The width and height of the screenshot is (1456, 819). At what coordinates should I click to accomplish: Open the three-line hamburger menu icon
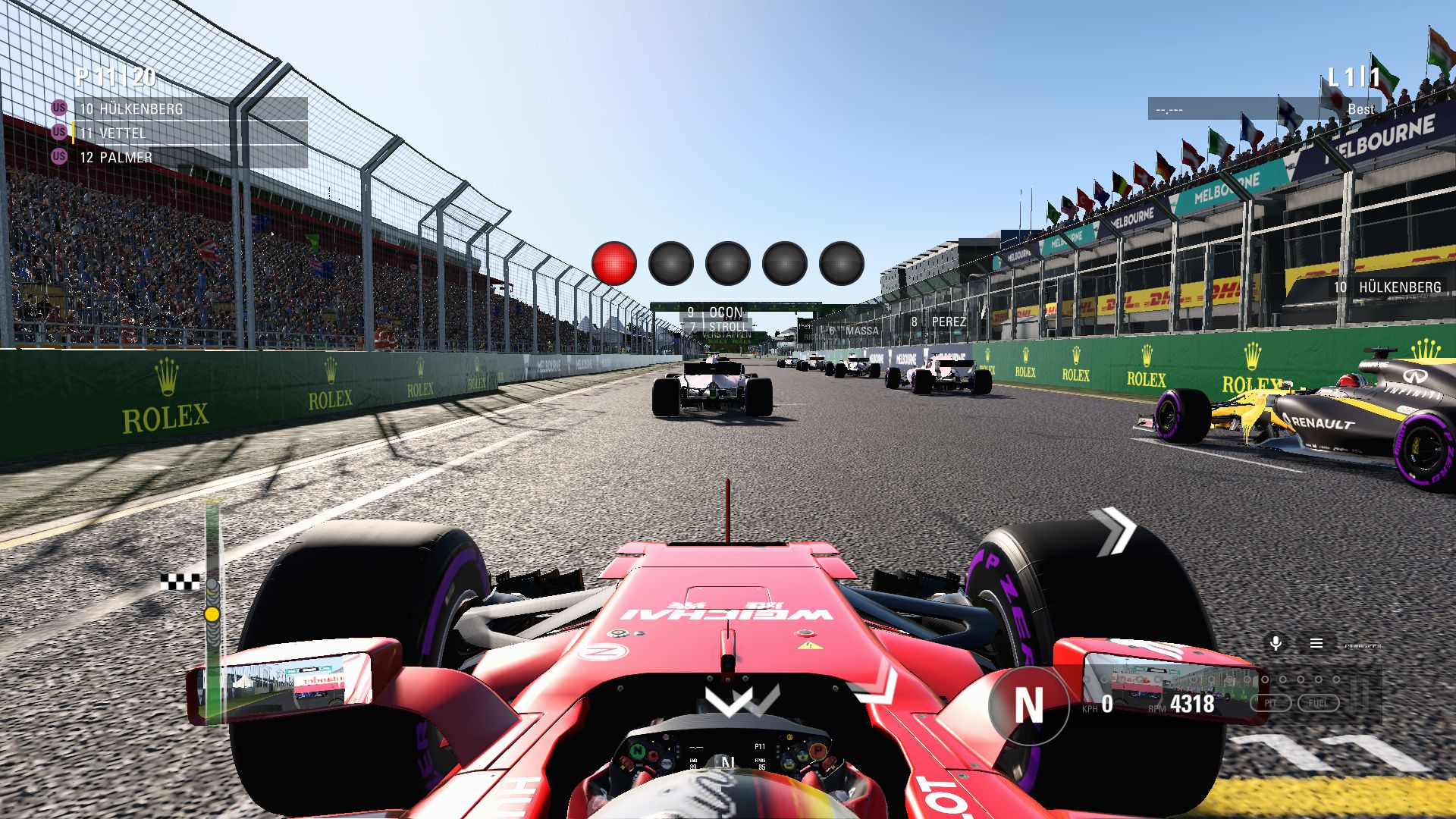(x=1316, y=643)
